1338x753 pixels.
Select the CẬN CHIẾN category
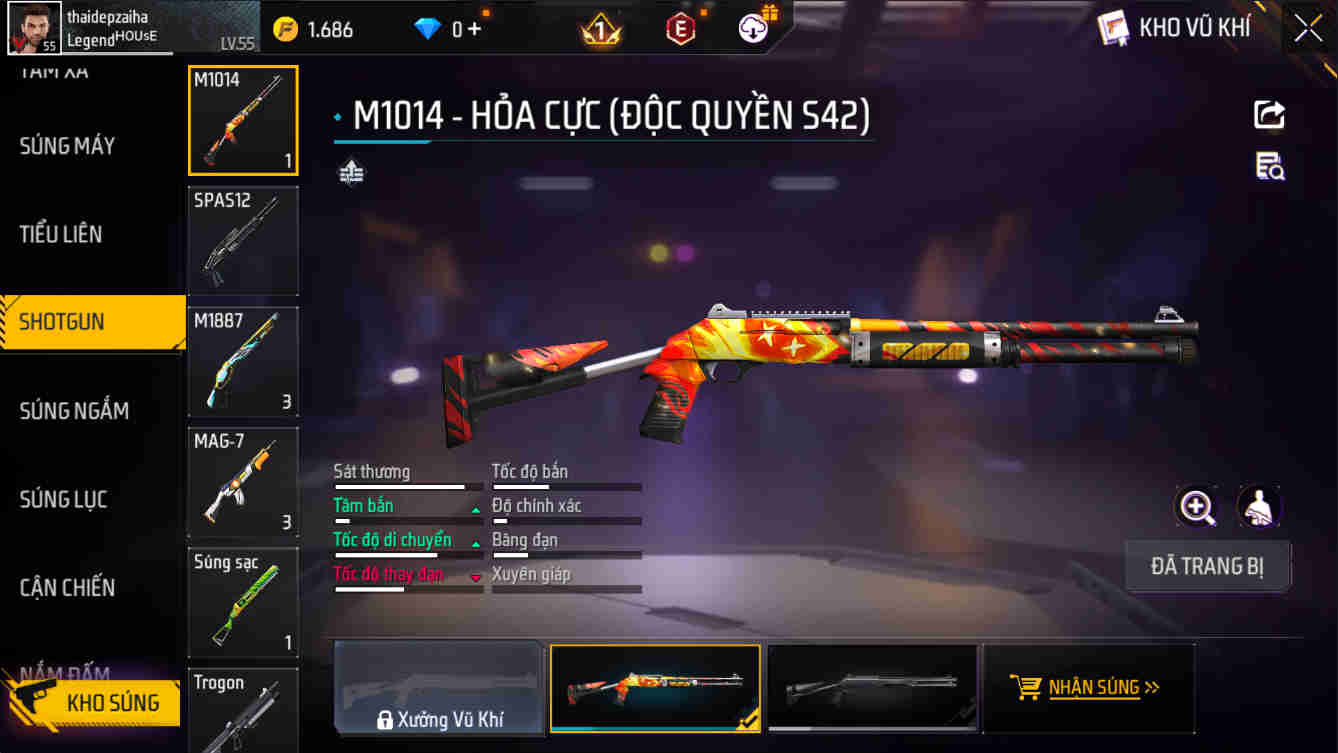tap(64, 588)
